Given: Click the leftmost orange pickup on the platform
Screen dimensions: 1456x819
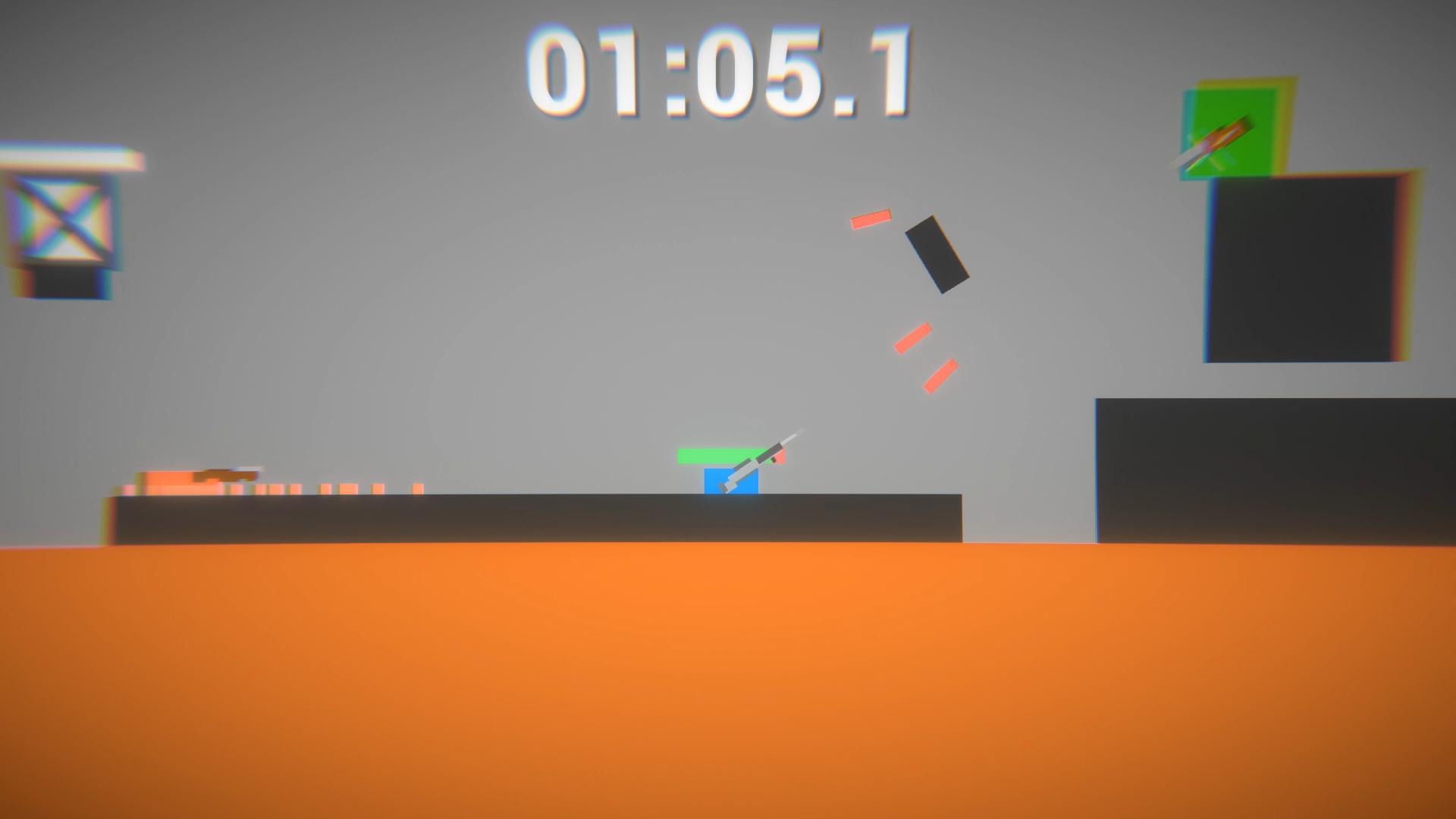Looking at the screenshot, I should (123, 491).
